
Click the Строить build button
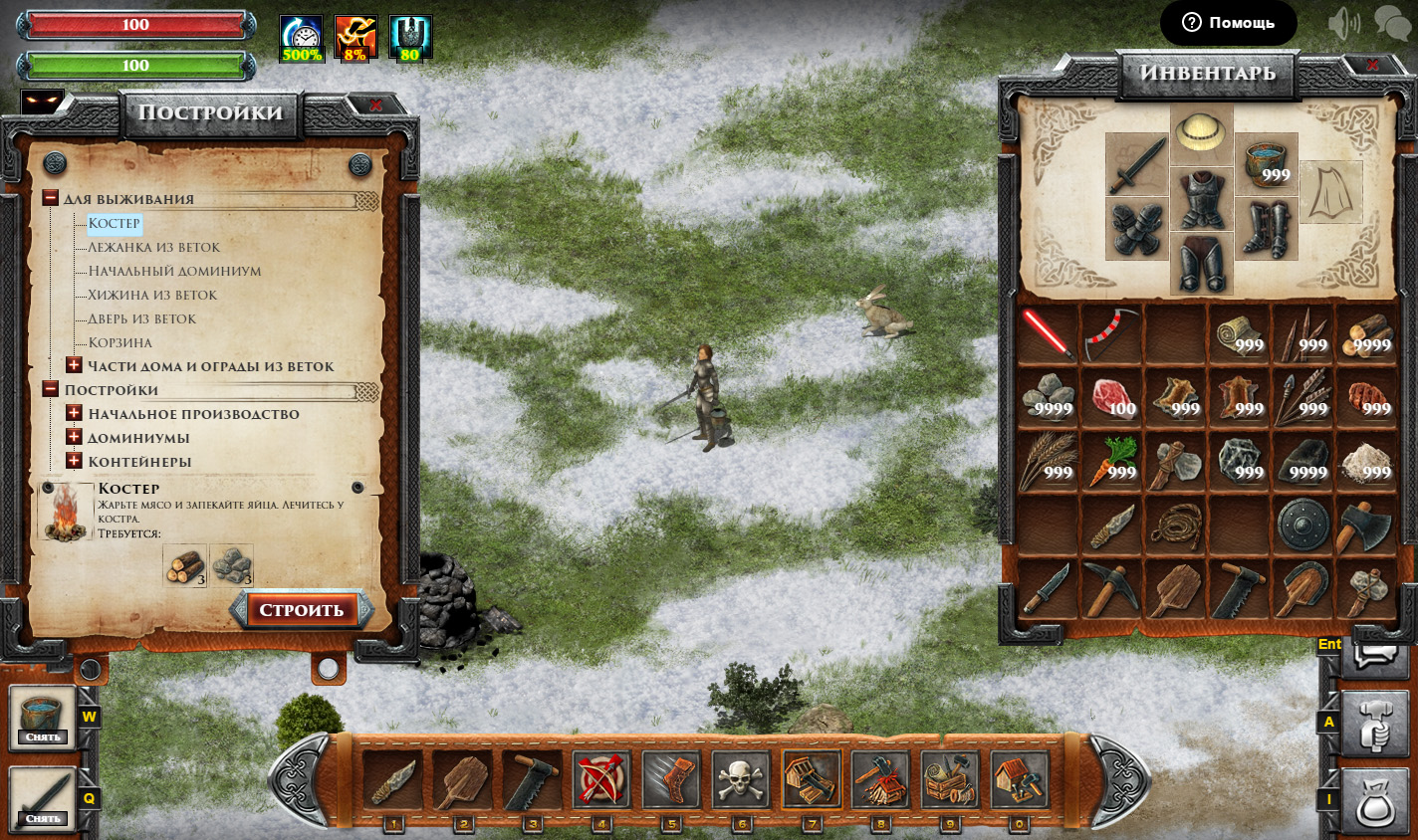pos(301,610)
